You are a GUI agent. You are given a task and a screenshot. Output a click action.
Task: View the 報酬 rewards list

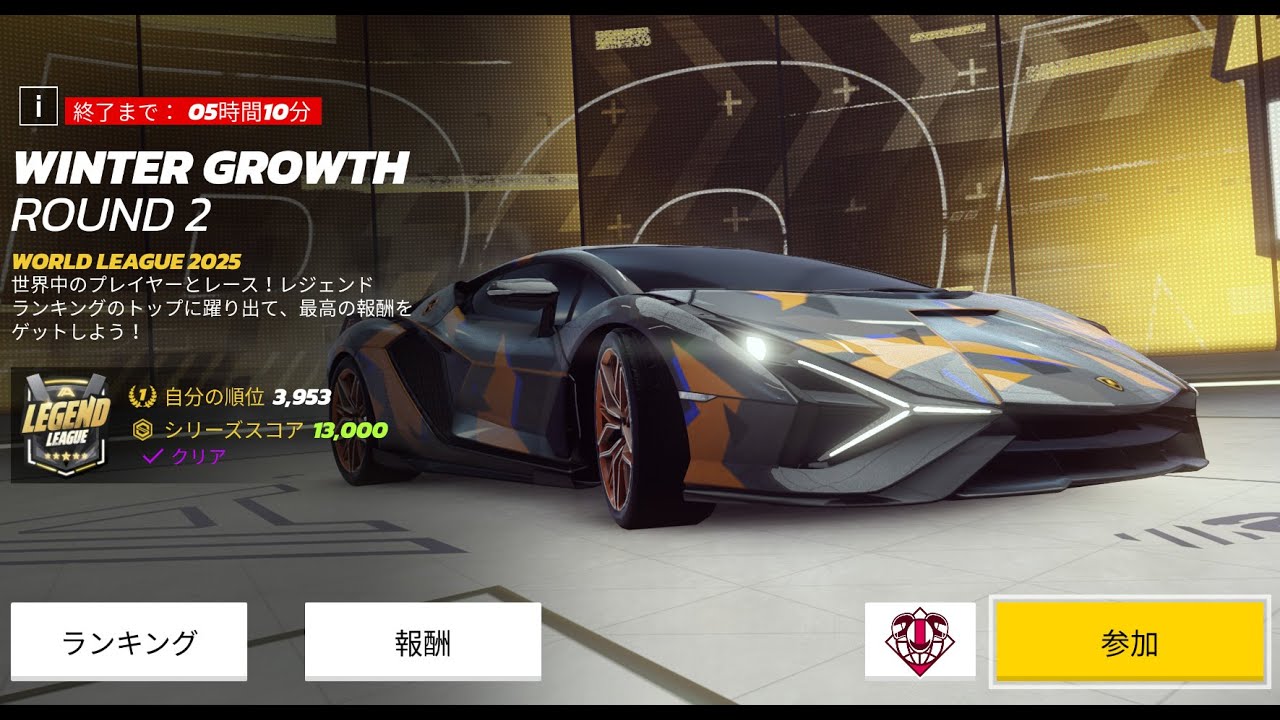click(x=422, y=641)
